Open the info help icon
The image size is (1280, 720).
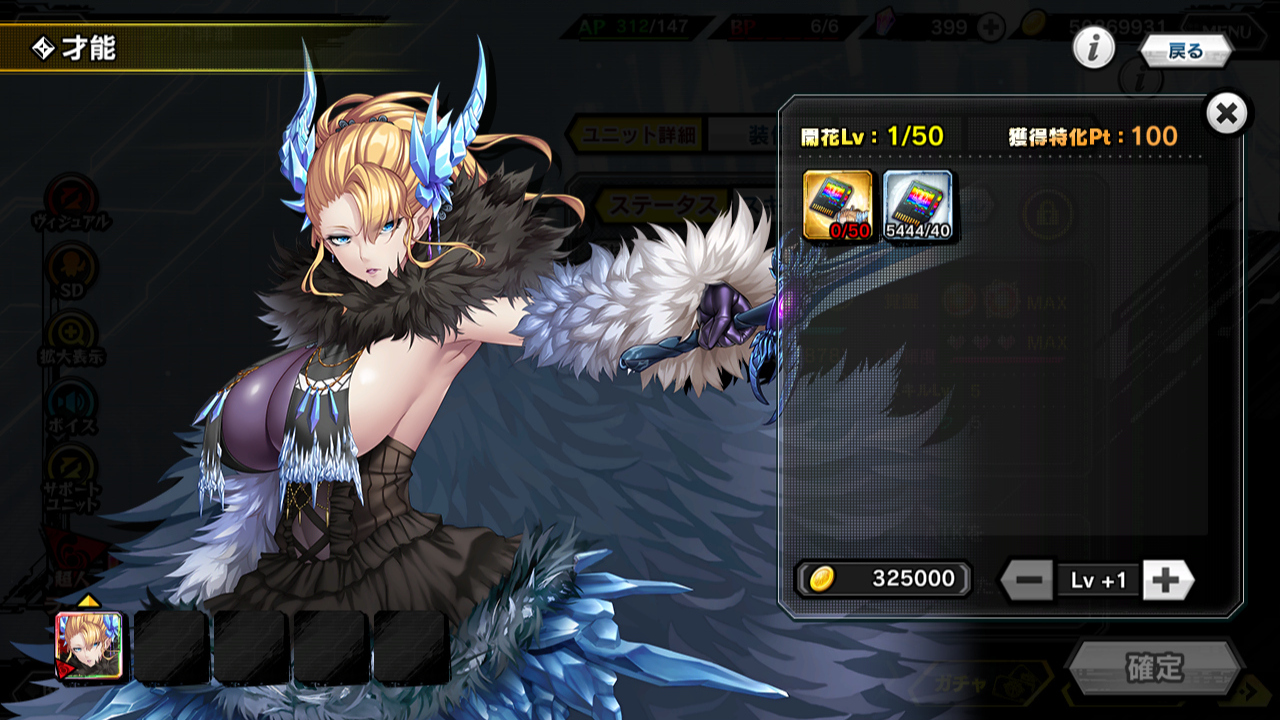click(1094, 48)
